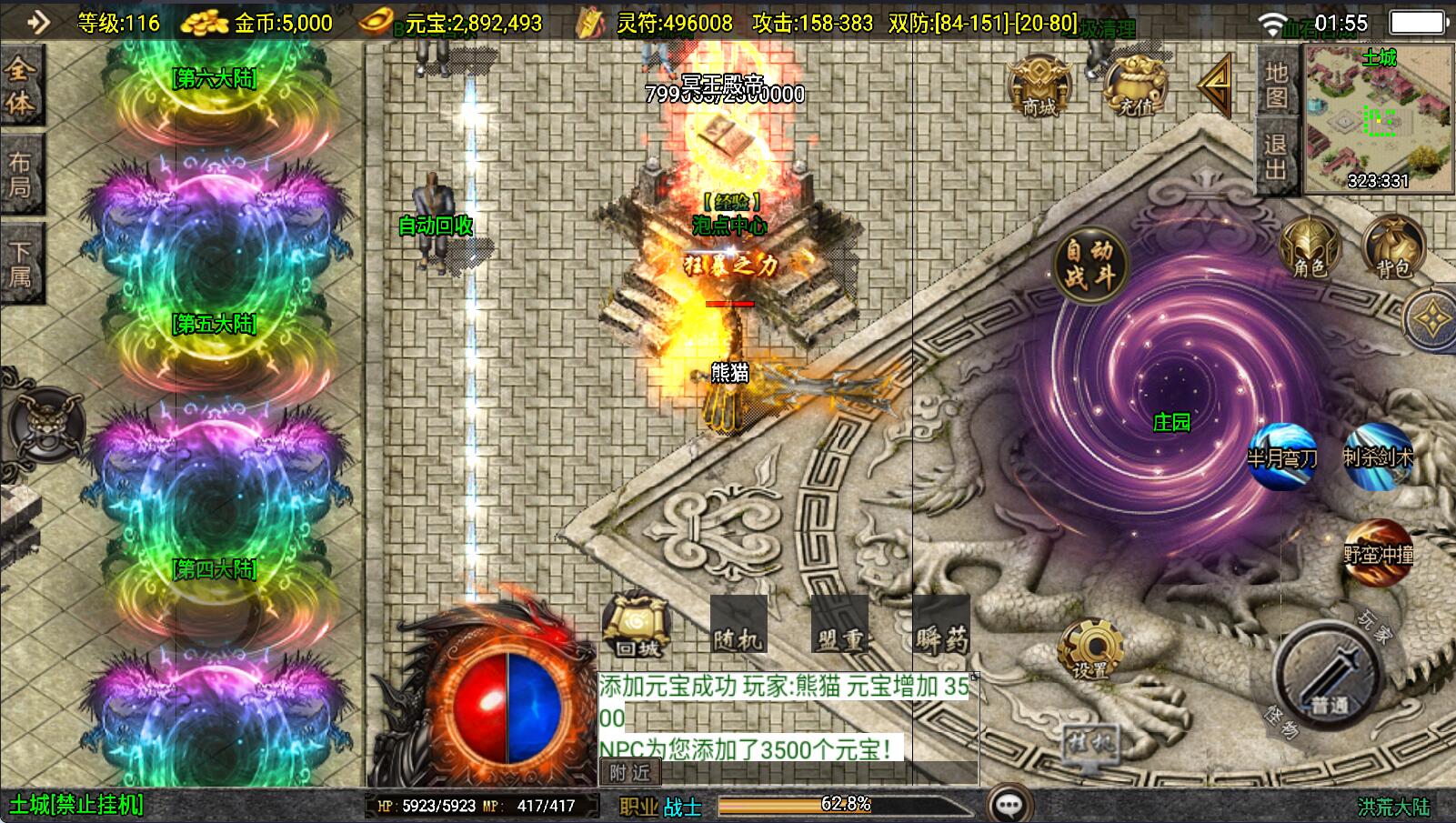Open the 角色 character panel
The width and height of the screenshot is (1456, 823).
coord(1310,247)
